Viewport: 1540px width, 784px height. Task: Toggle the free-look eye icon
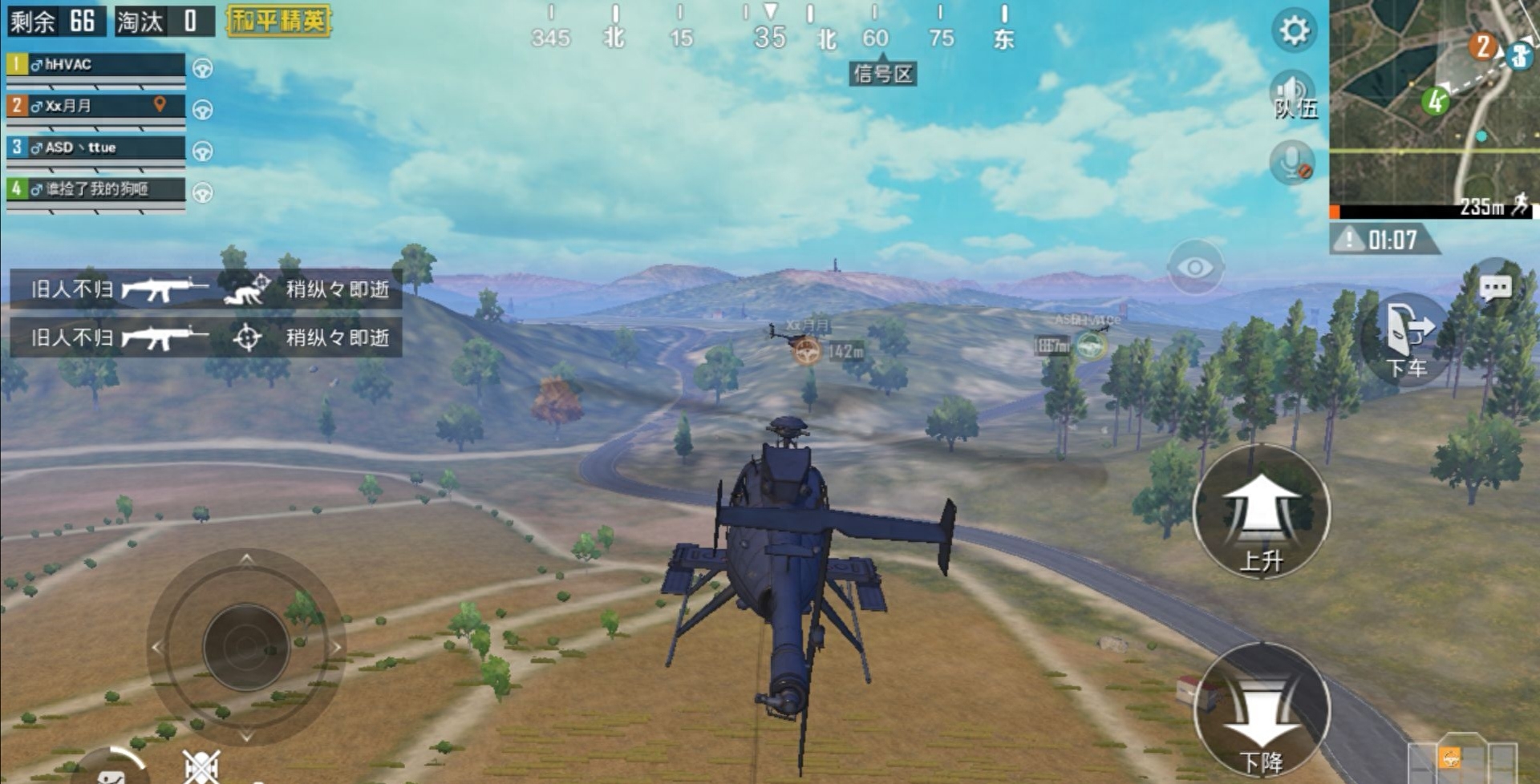point(1195,267)
